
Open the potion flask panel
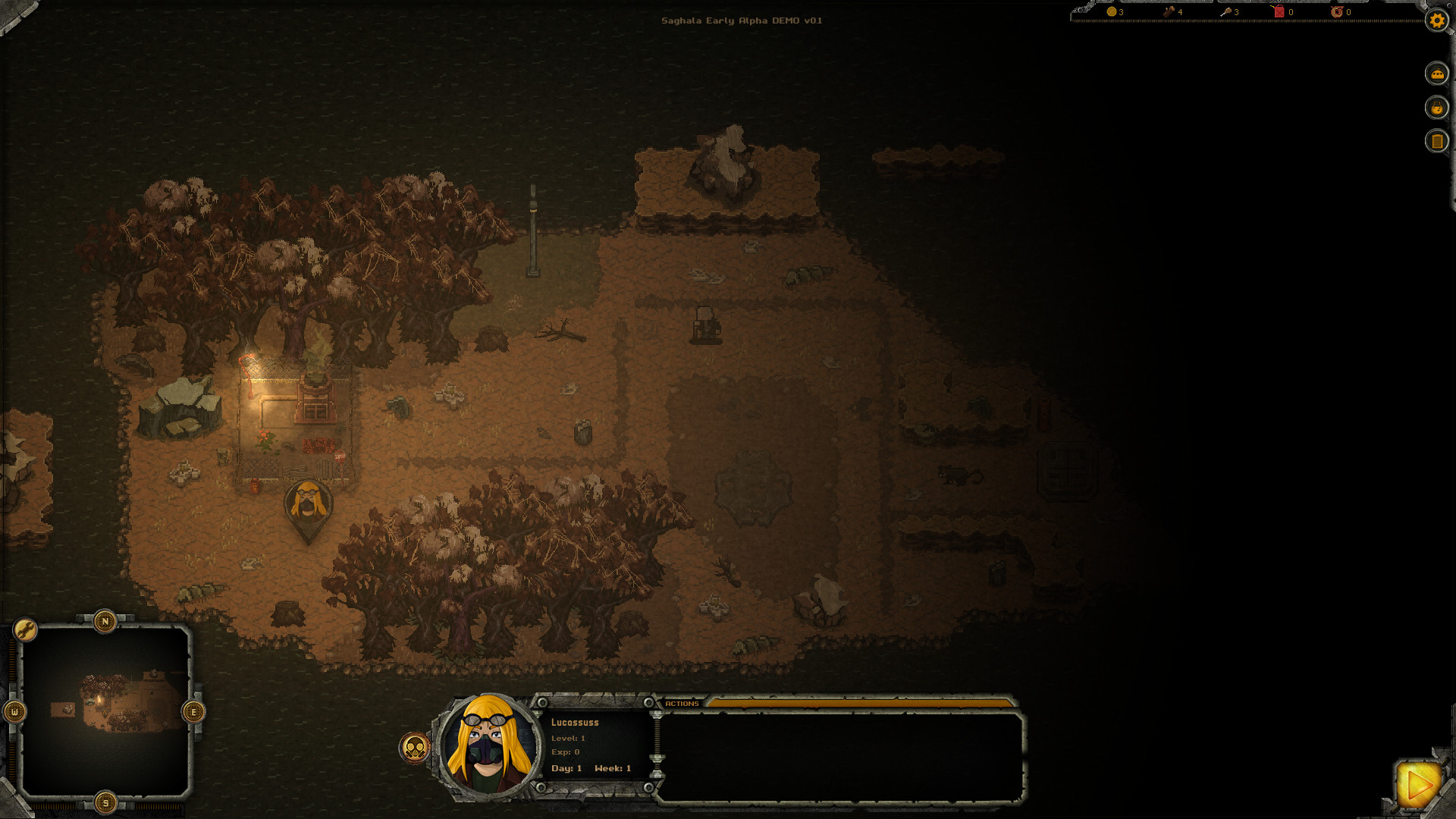(1437, 108)
